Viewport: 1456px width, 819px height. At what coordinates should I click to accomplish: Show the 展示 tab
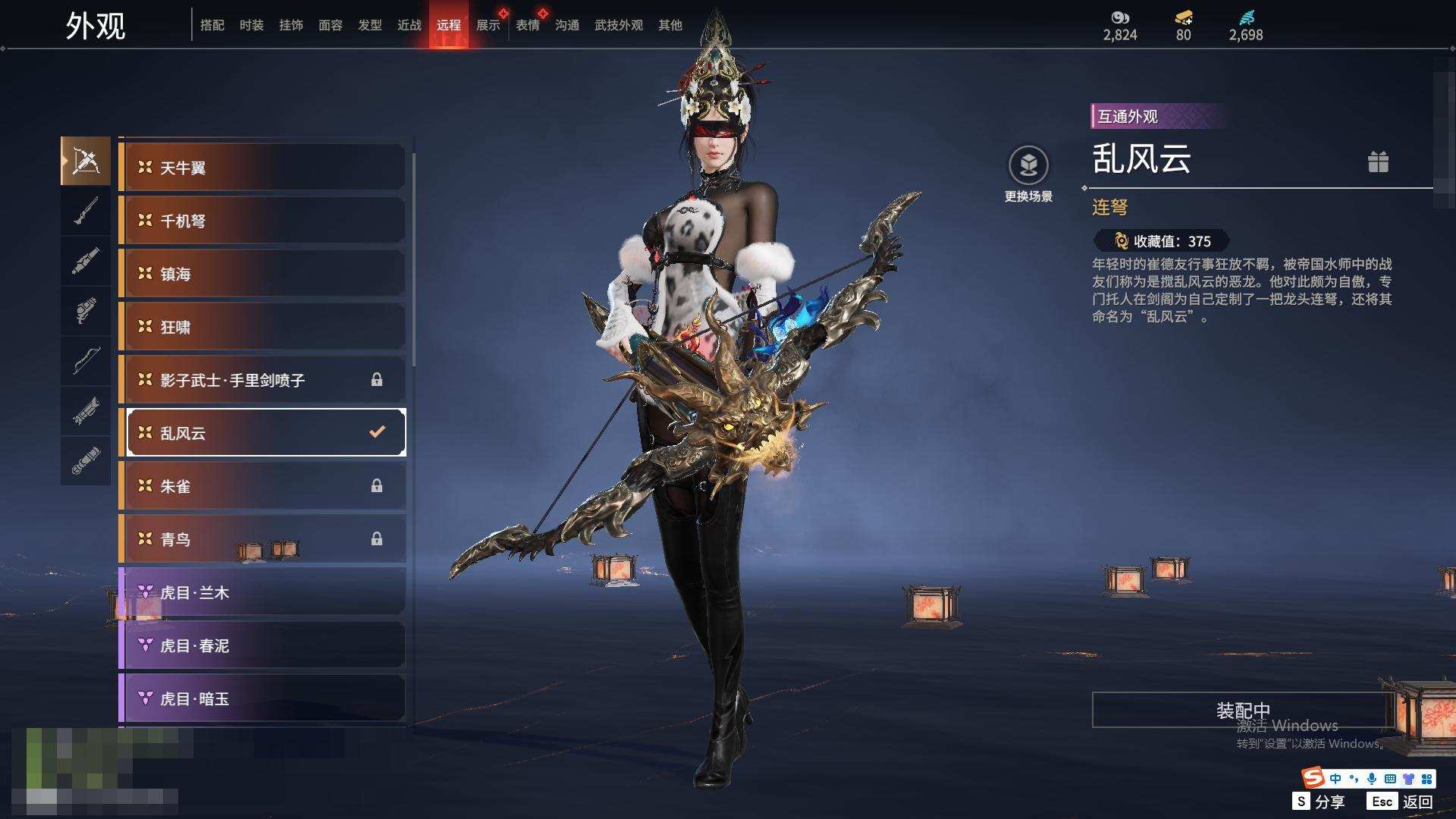click(x=488, y=25)
